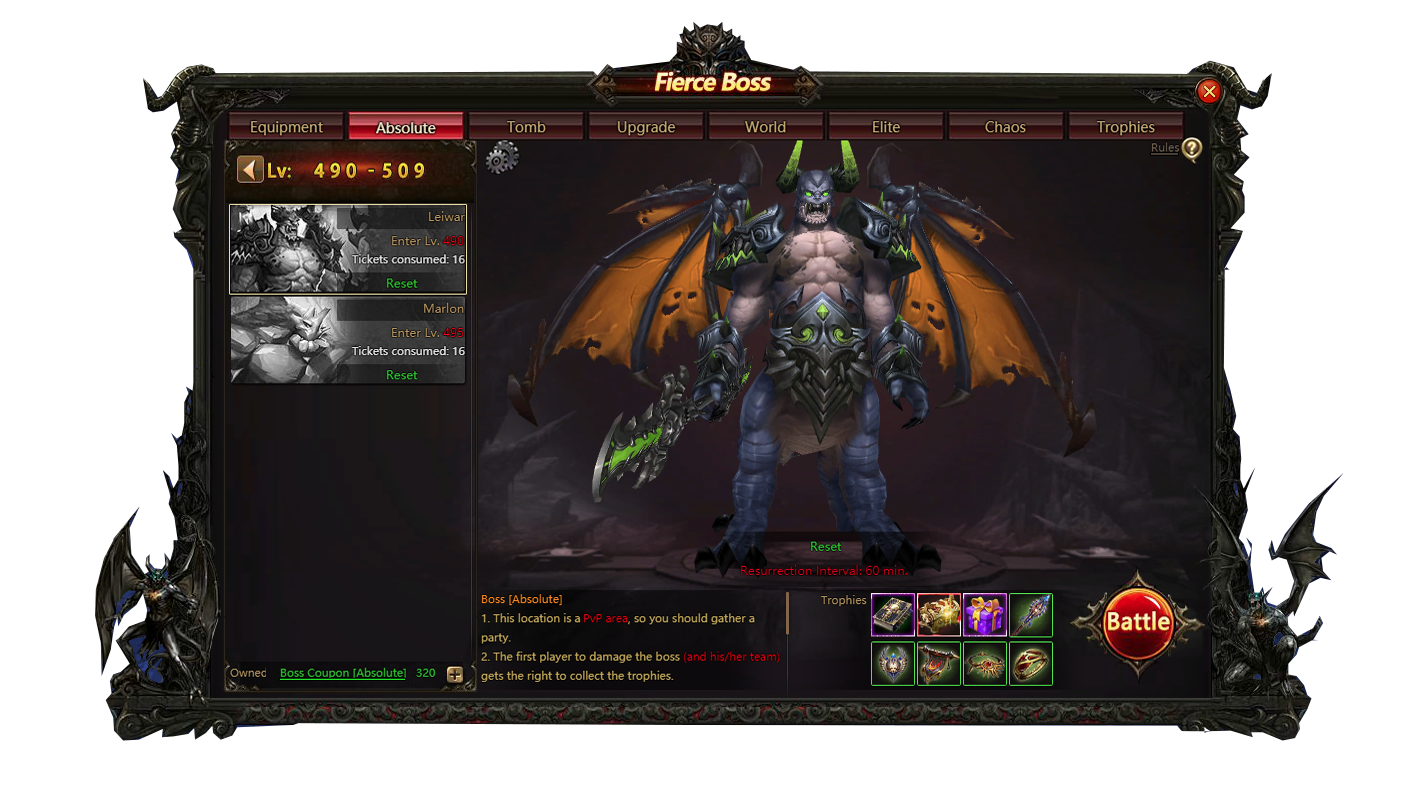Show the Elite boss tab

click(886, 127)
